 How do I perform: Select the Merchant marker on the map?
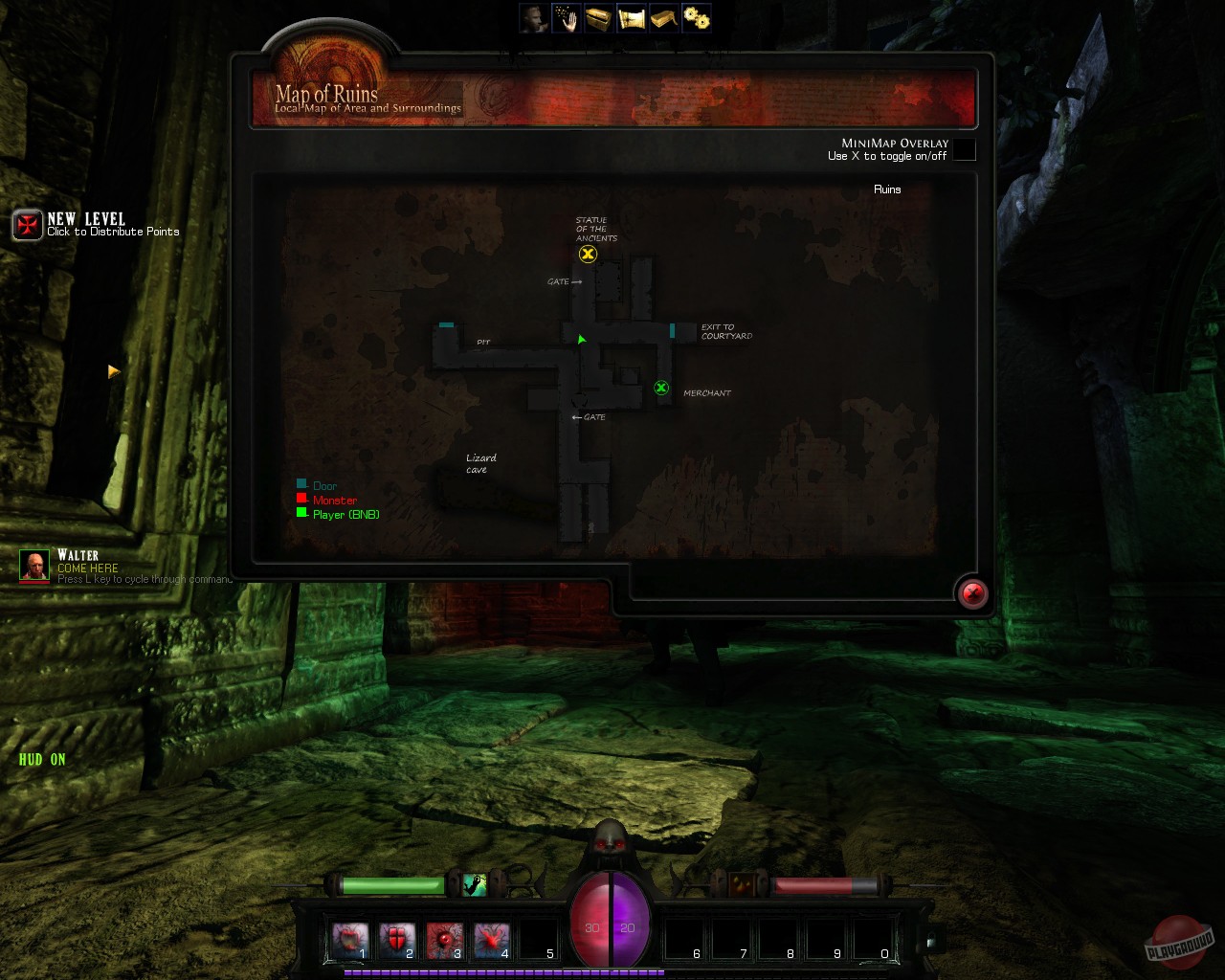pos(661,389)
